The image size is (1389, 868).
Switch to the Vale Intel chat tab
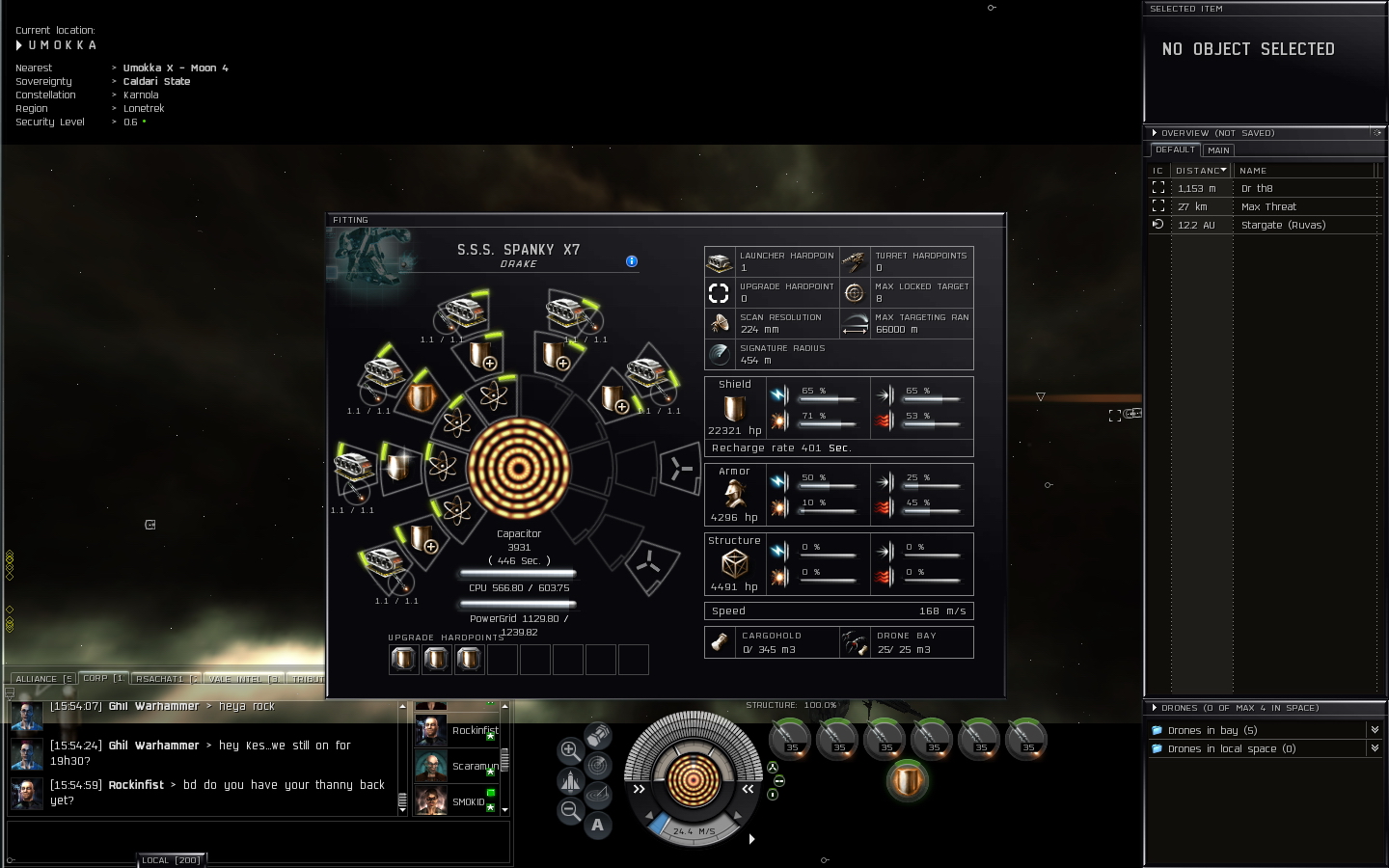coord(243,679)
